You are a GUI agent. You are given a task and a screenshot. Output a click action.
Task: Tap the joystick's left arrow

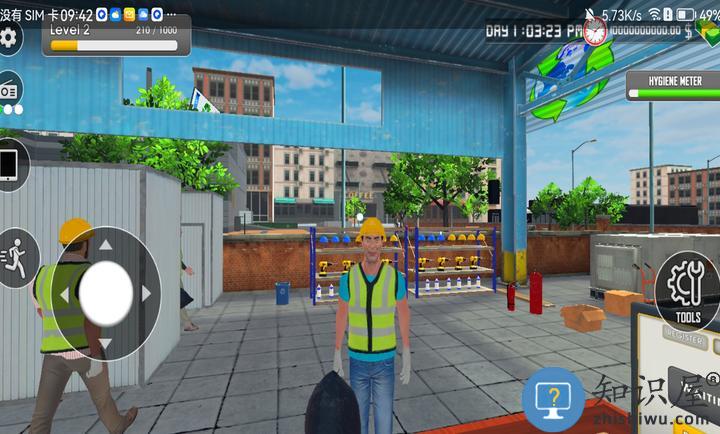pyautogui.click(x=65, y=294)
